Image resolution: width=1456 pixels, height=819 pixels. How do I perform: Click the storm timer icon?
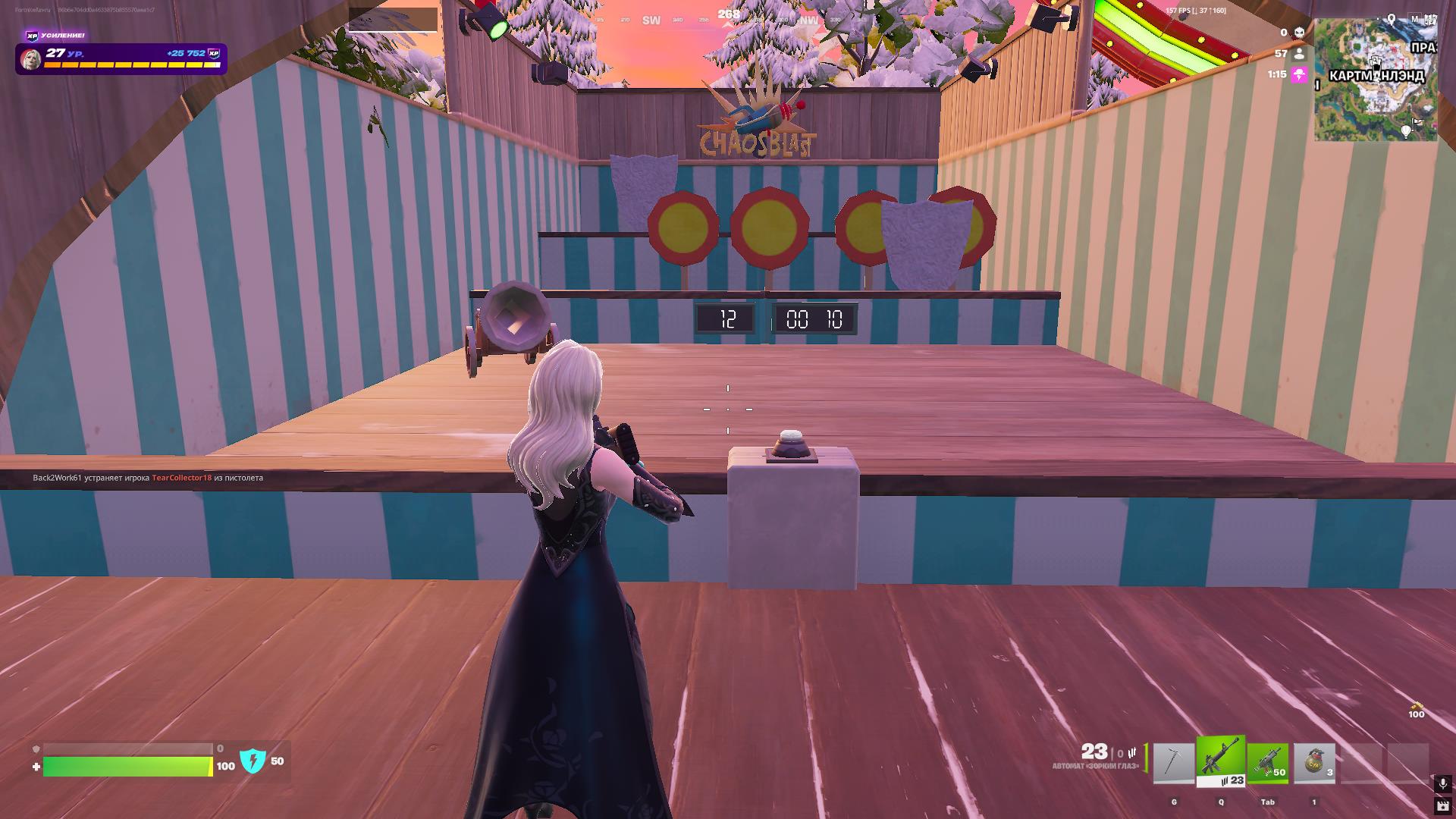(x=1299, y=75)
